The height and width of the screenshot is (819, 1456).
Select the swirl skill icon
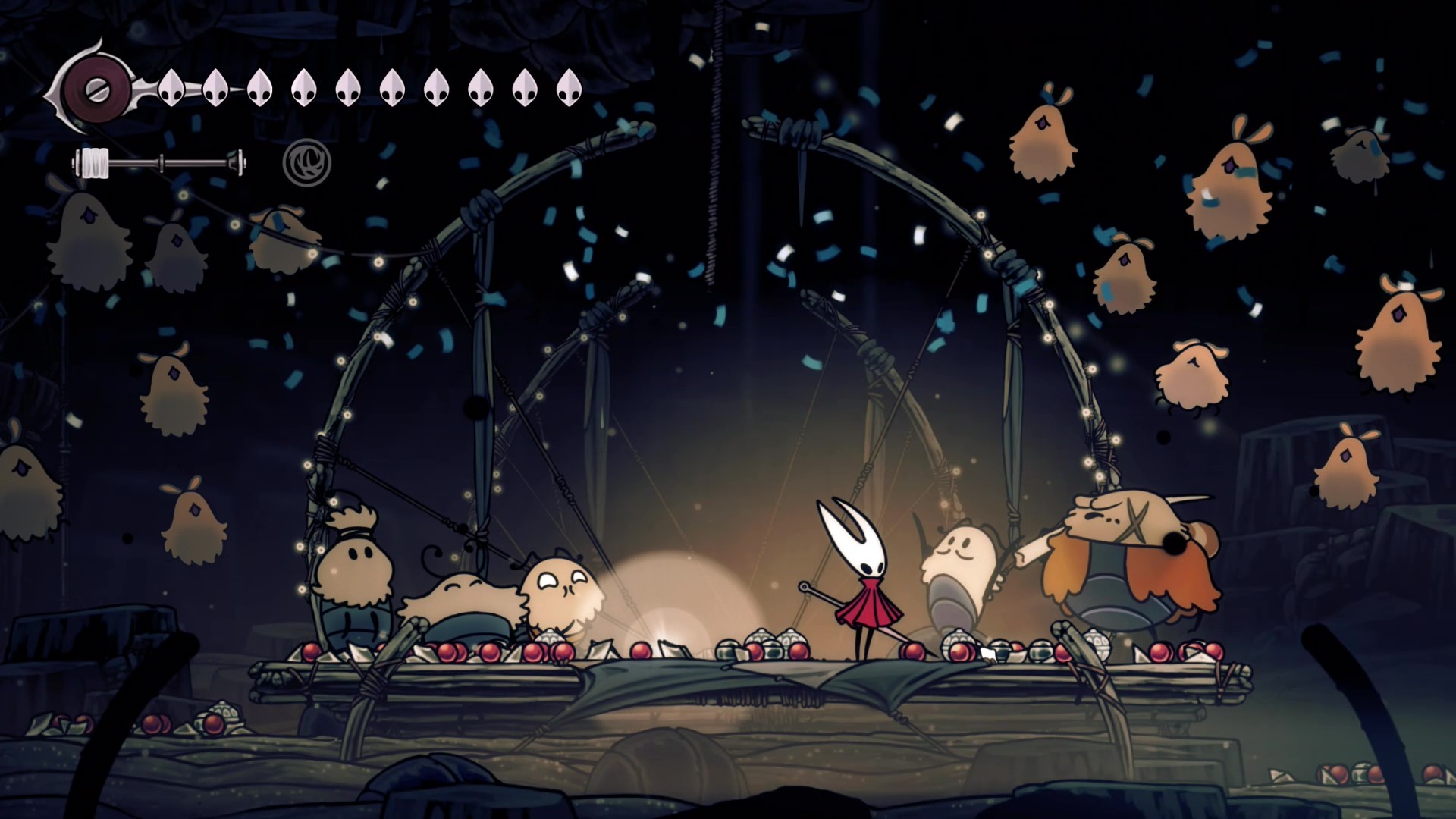pos(306,162)
